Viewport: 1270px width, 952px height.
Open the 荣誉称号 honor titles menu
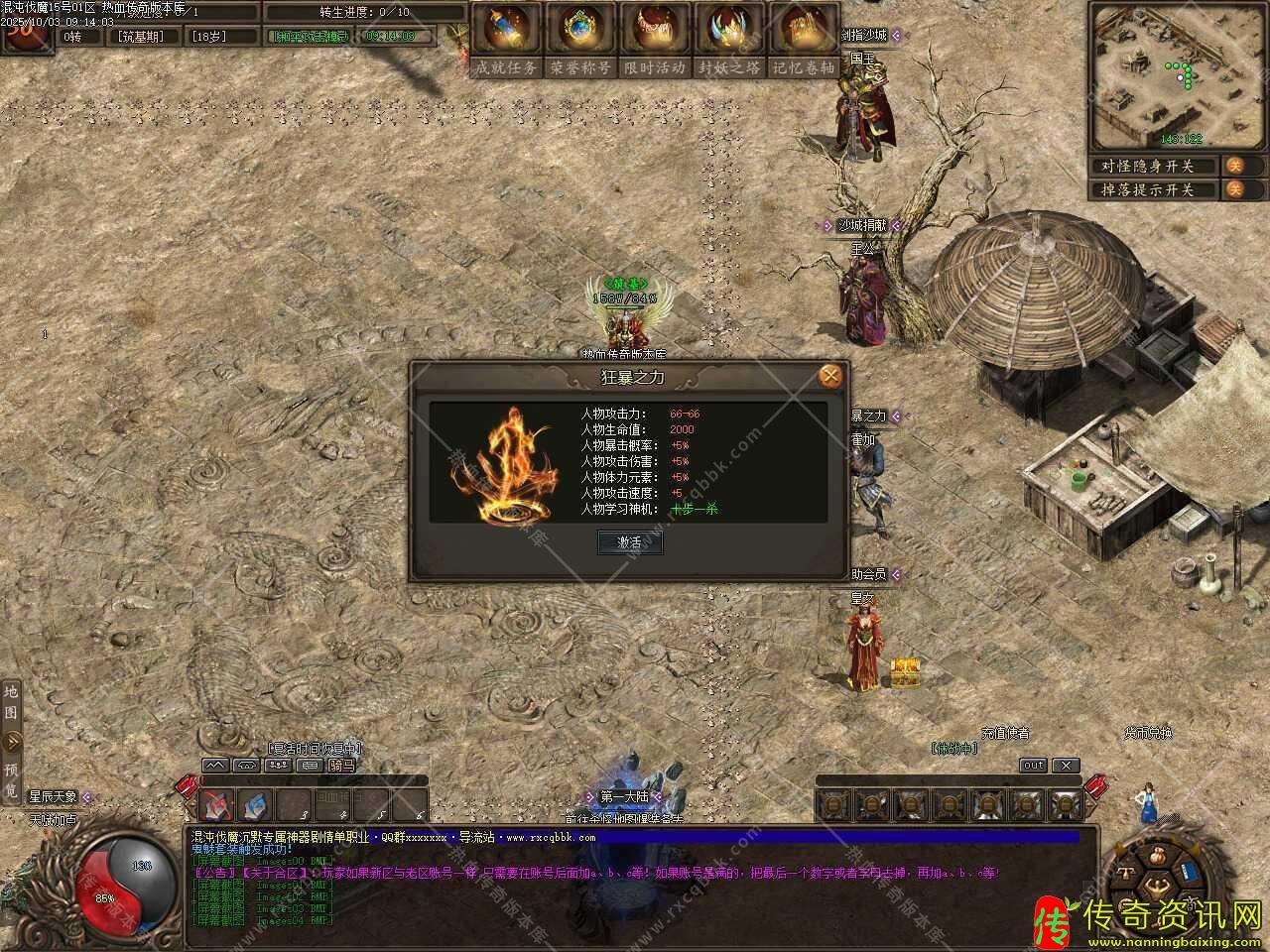click(580, 38)
